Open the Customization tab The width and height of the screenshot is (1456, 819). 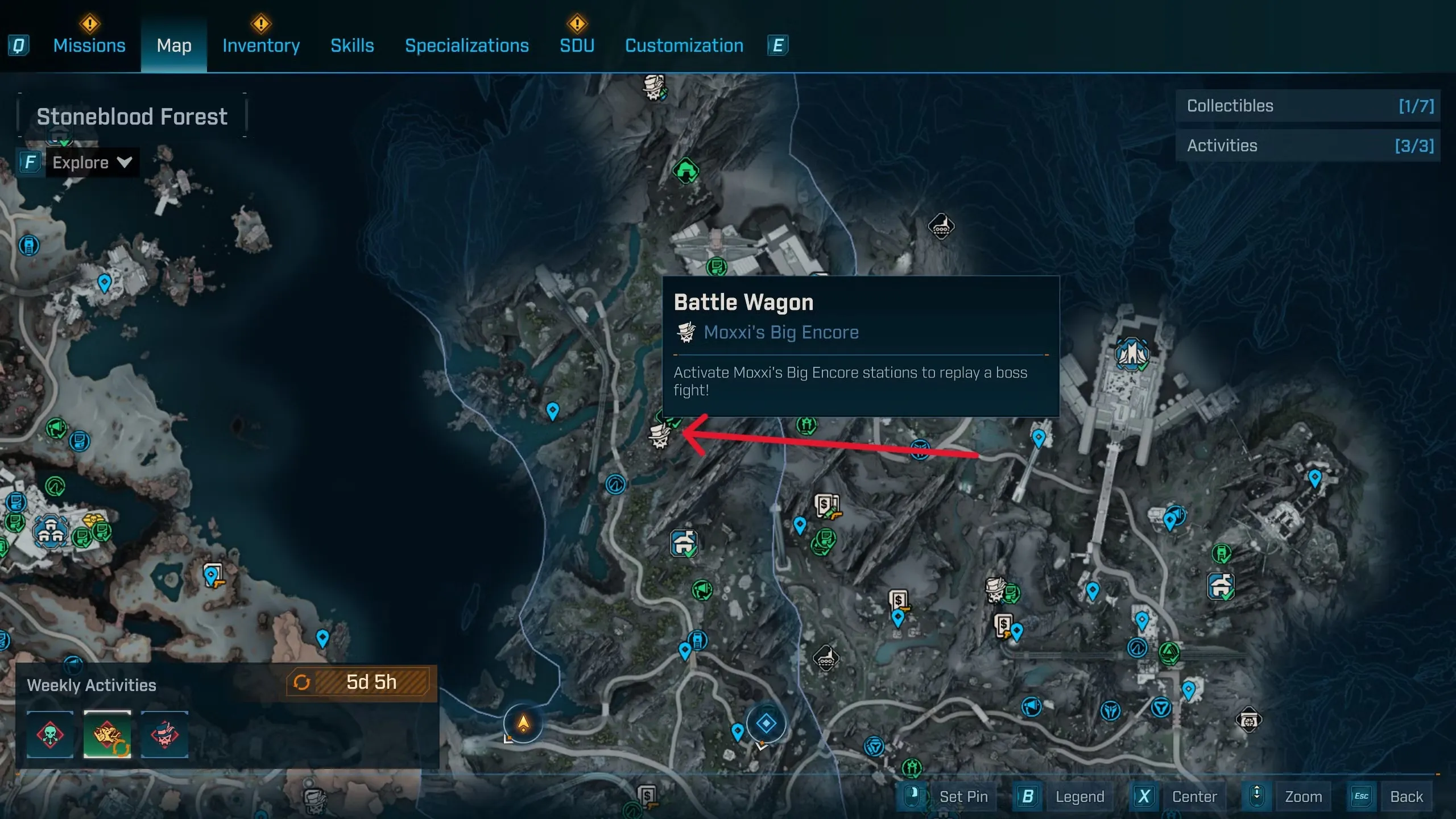tap(684, 45)
